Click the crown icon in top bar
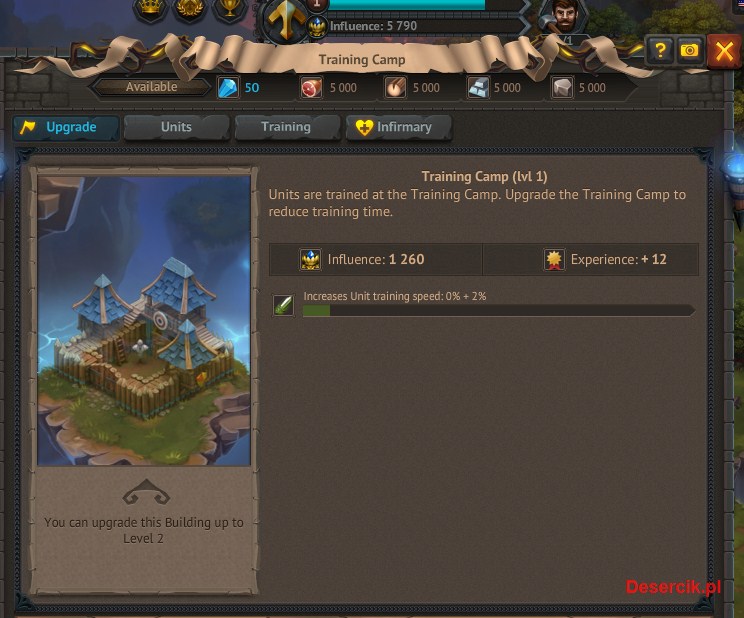This screenshot has height=618, width=744. pyautogui.click(x=150, y=8)
